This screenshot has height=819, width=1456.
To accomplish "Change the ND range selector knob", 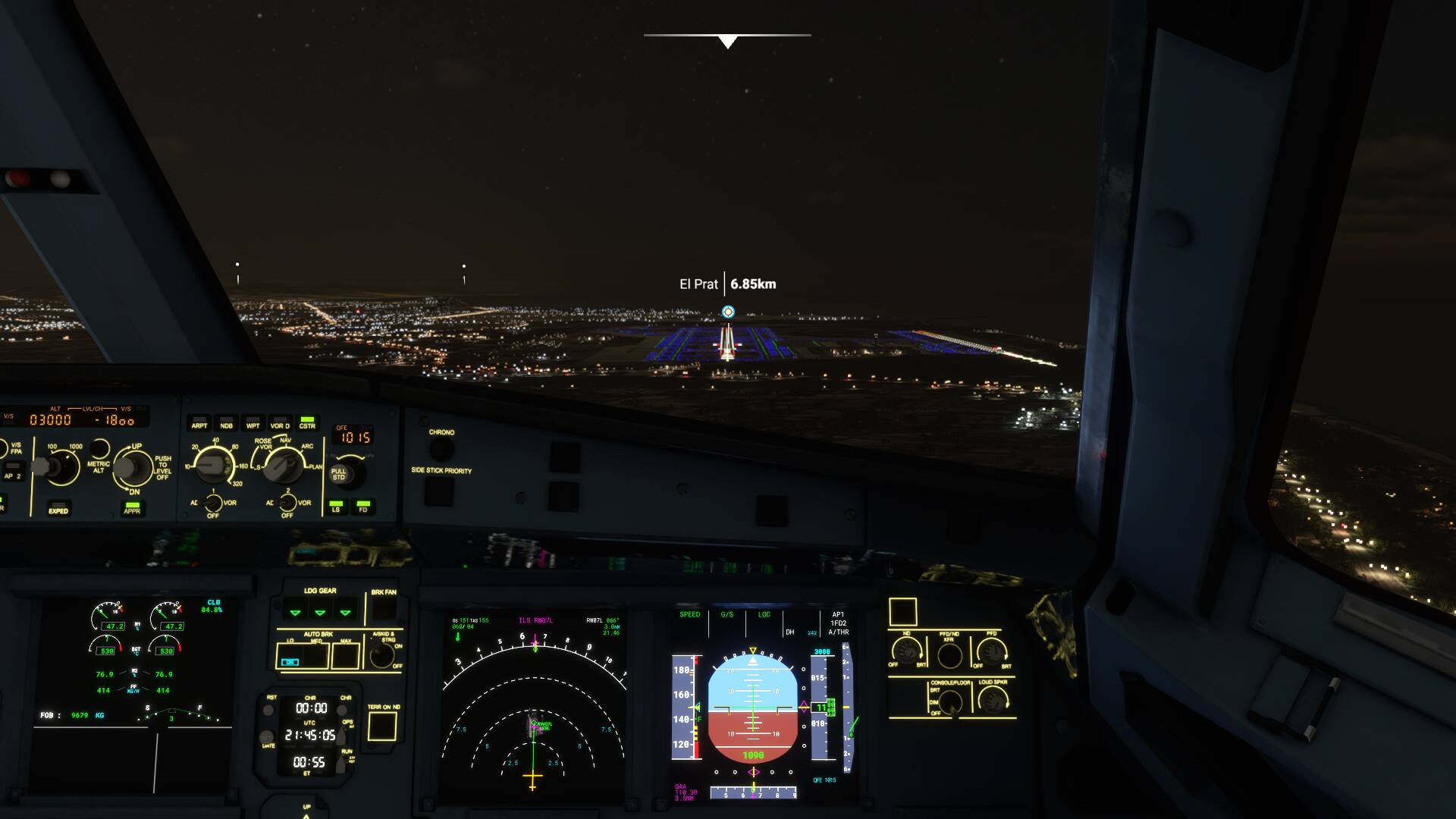I will click(x=215, y=466).
